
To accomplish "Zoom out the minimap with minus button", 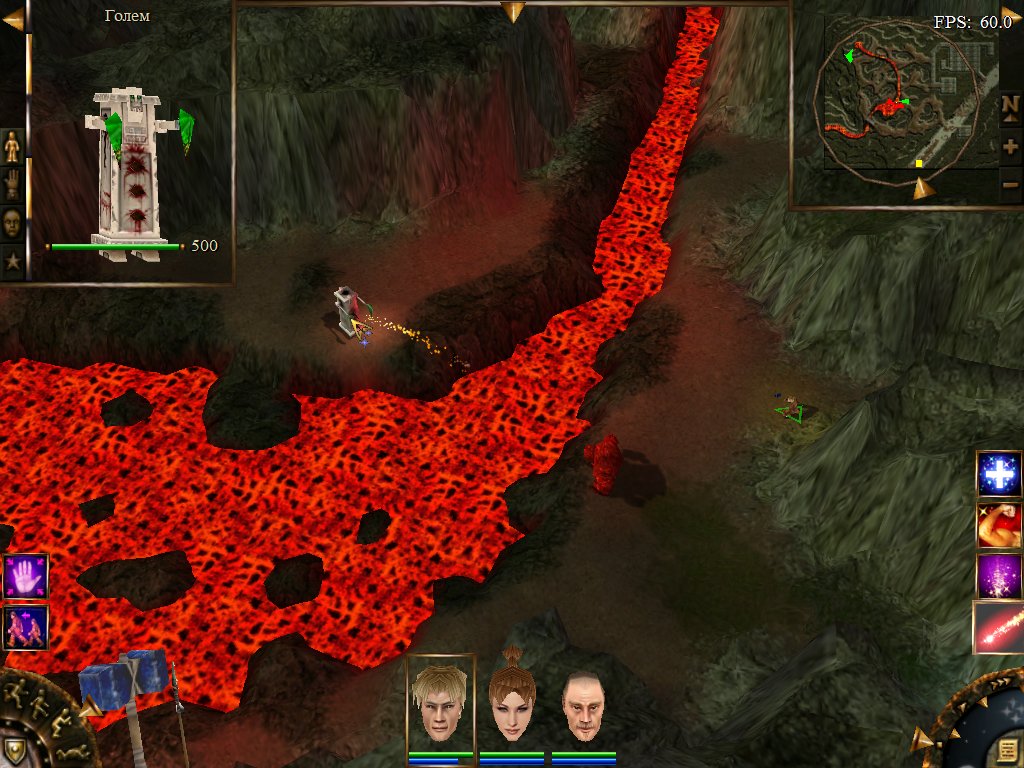I will click(1010, 184).
